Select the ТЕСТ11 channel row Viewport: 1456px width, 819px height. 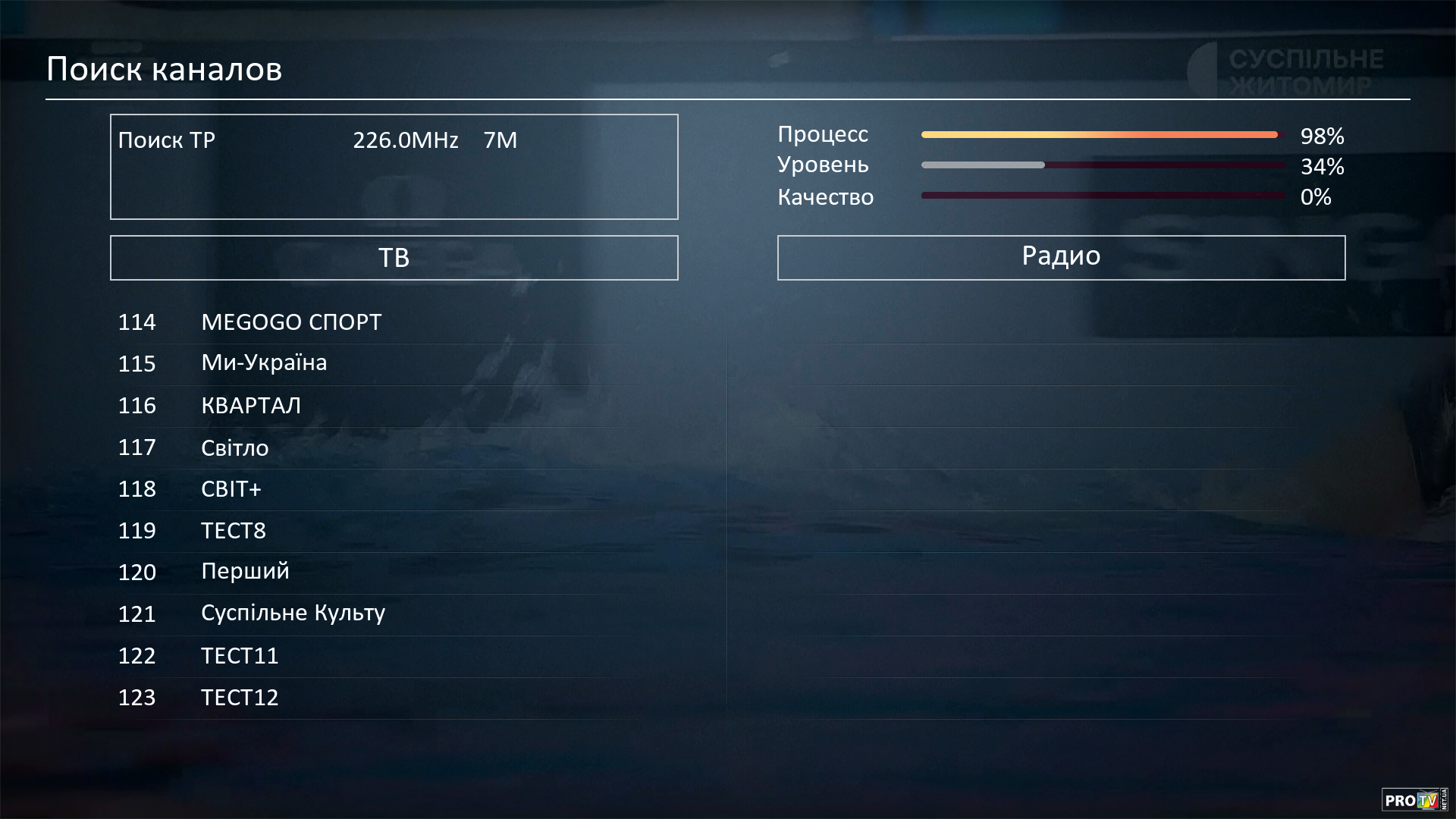(240, 655)
